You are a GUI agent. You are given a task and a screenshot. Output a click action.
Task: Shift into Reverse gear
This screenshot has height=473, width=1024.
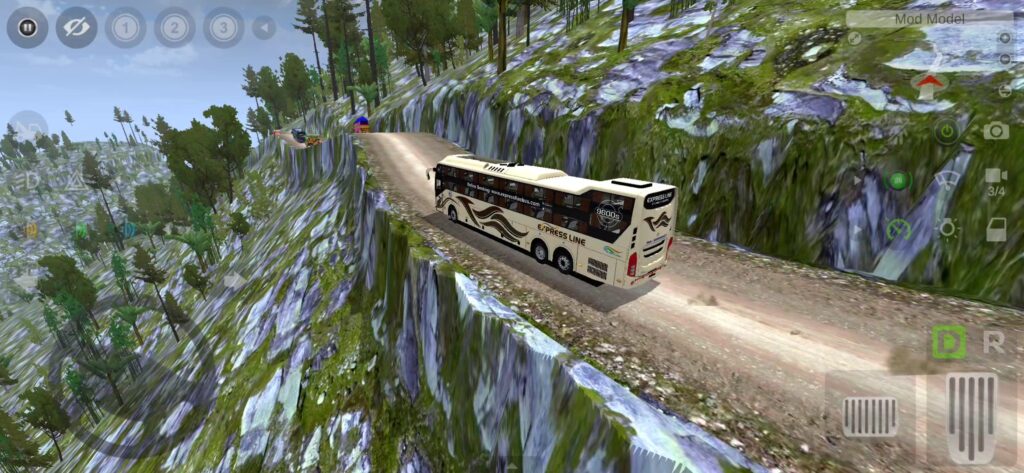coord(994,342)
